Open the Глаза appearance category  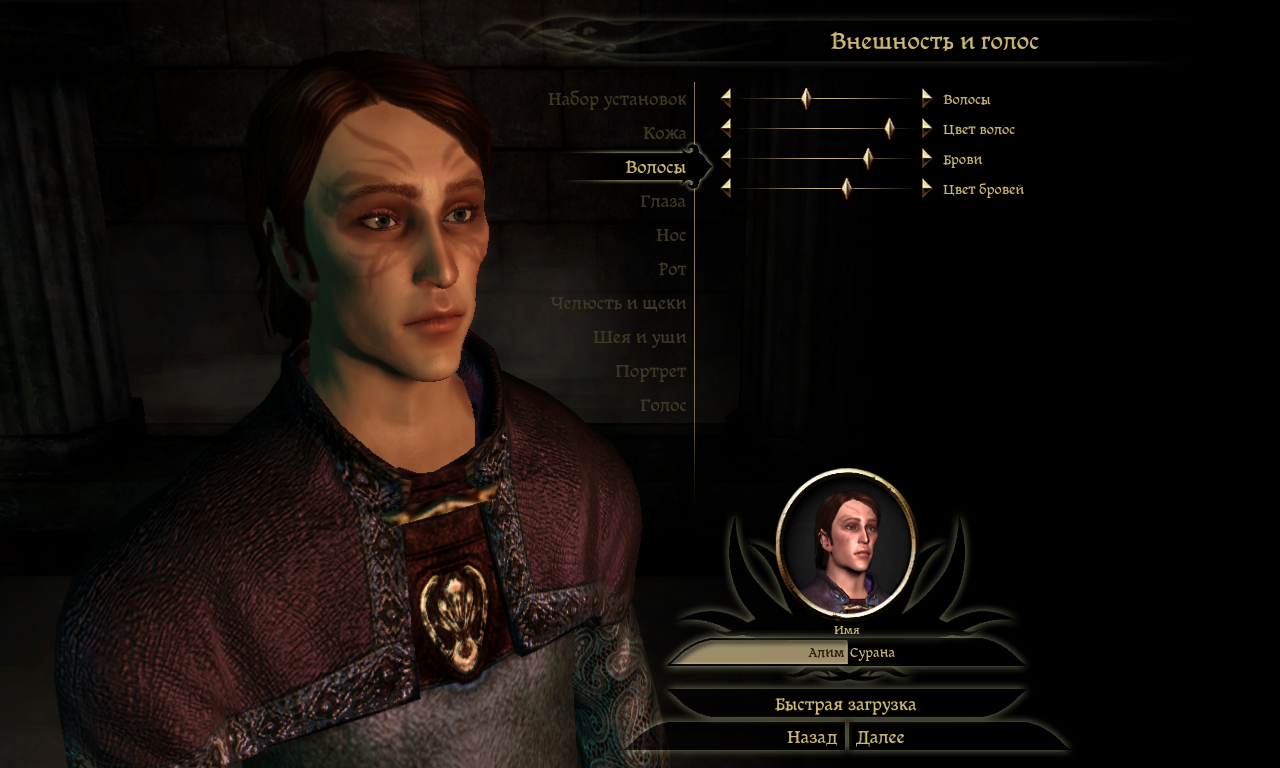click(x=663, y=202)
